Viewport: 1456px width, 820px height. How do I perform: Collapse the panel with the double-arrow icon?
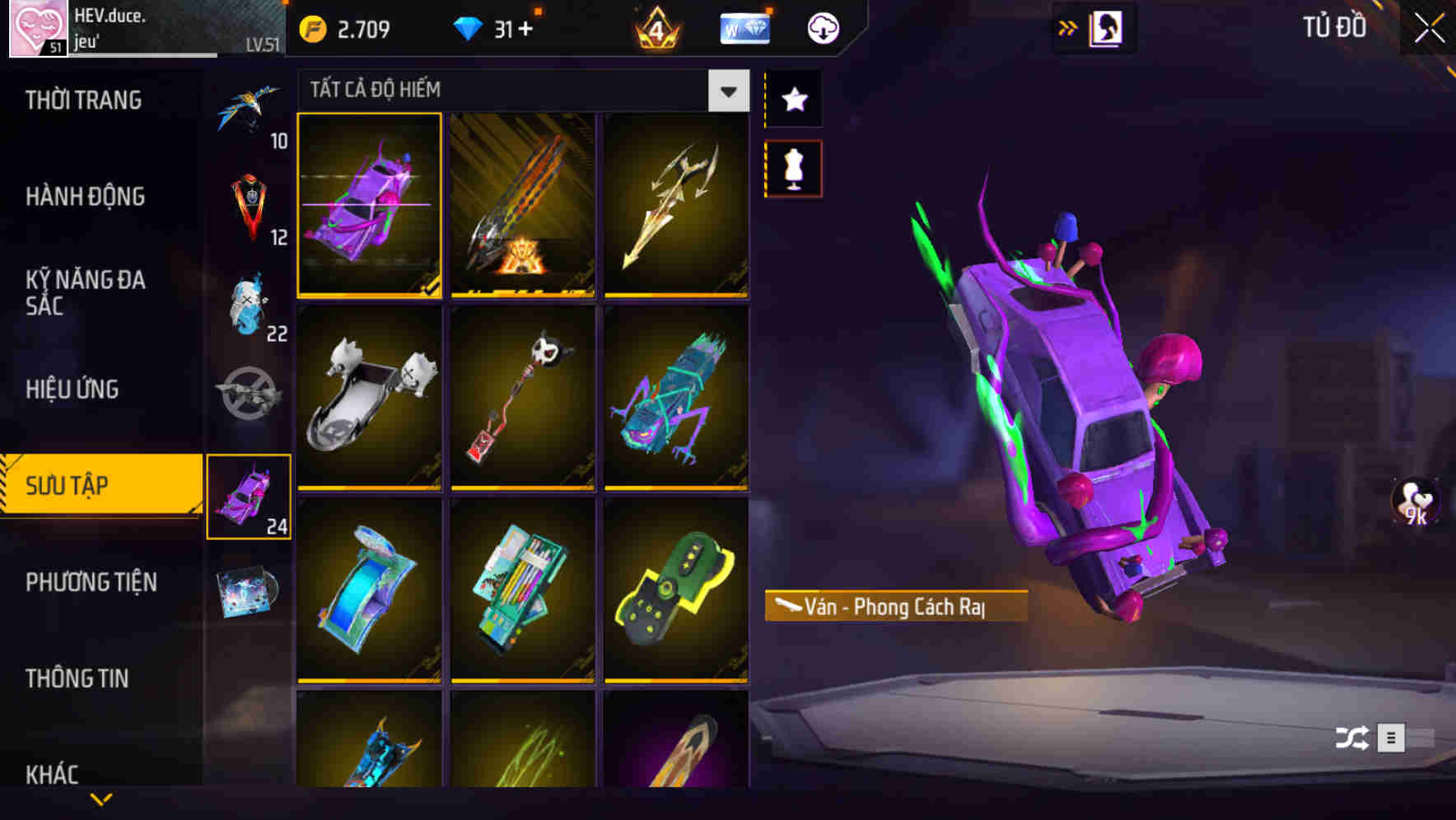[x=1068, y=27]
